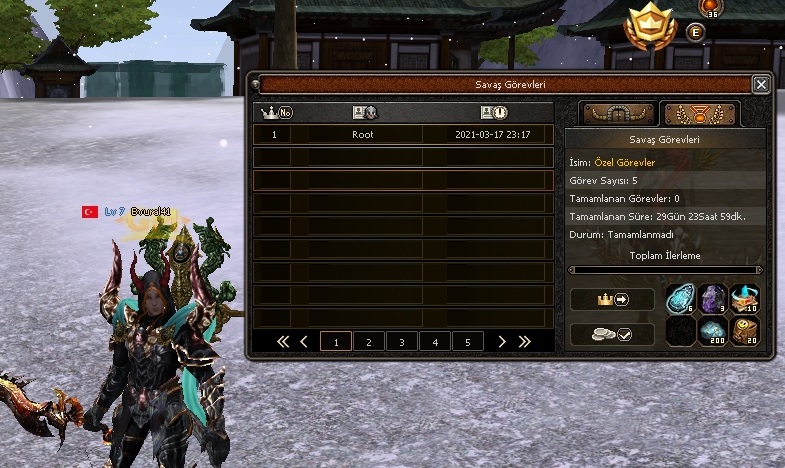The height and width of the screenshot is (468, 785).
Task: Switch to page 4 of the list
Action: [435, 342]
